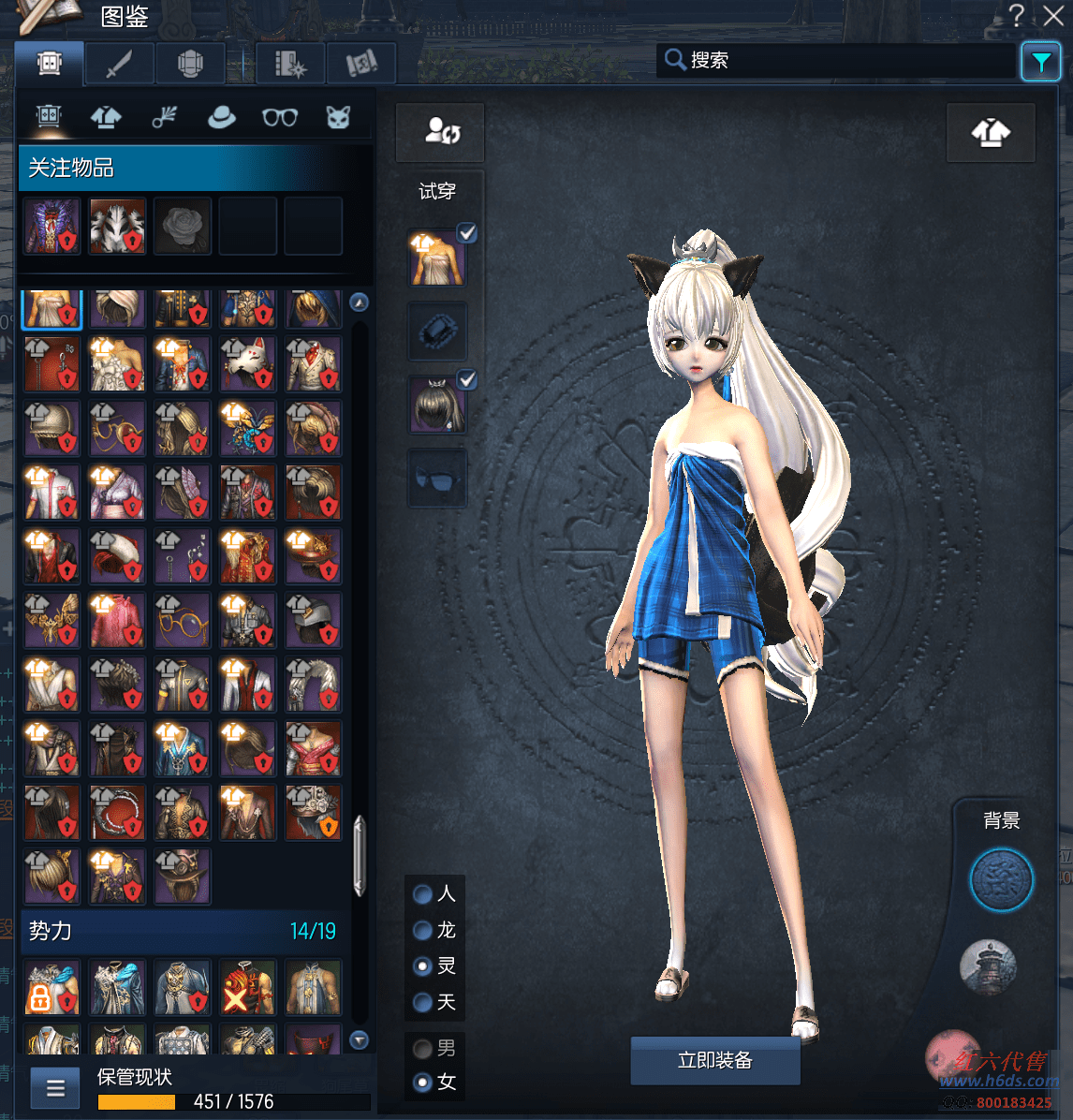Select the pagoda background thumbnail
The width and height of the screenshot is (1073, 1120).
click(989, 966)
